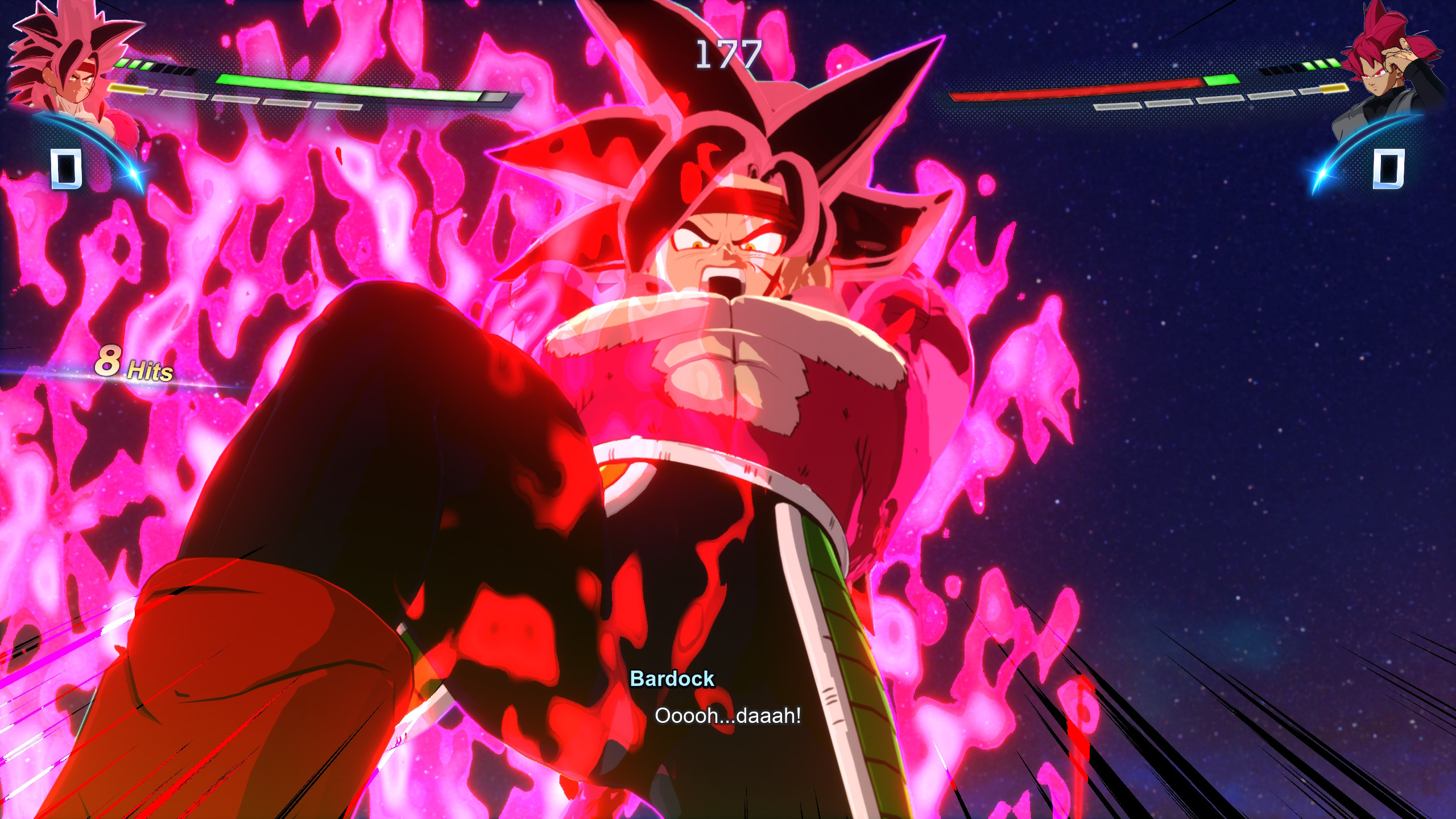Click Bardock's green health bar
This screenshot has height=819, width=1456.
click(x=340, y=88)
